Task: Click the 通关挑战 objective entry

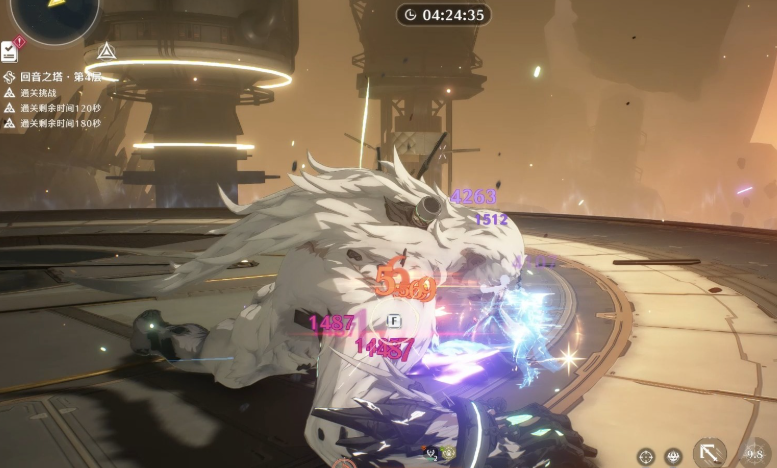Action: pos(40,92)
